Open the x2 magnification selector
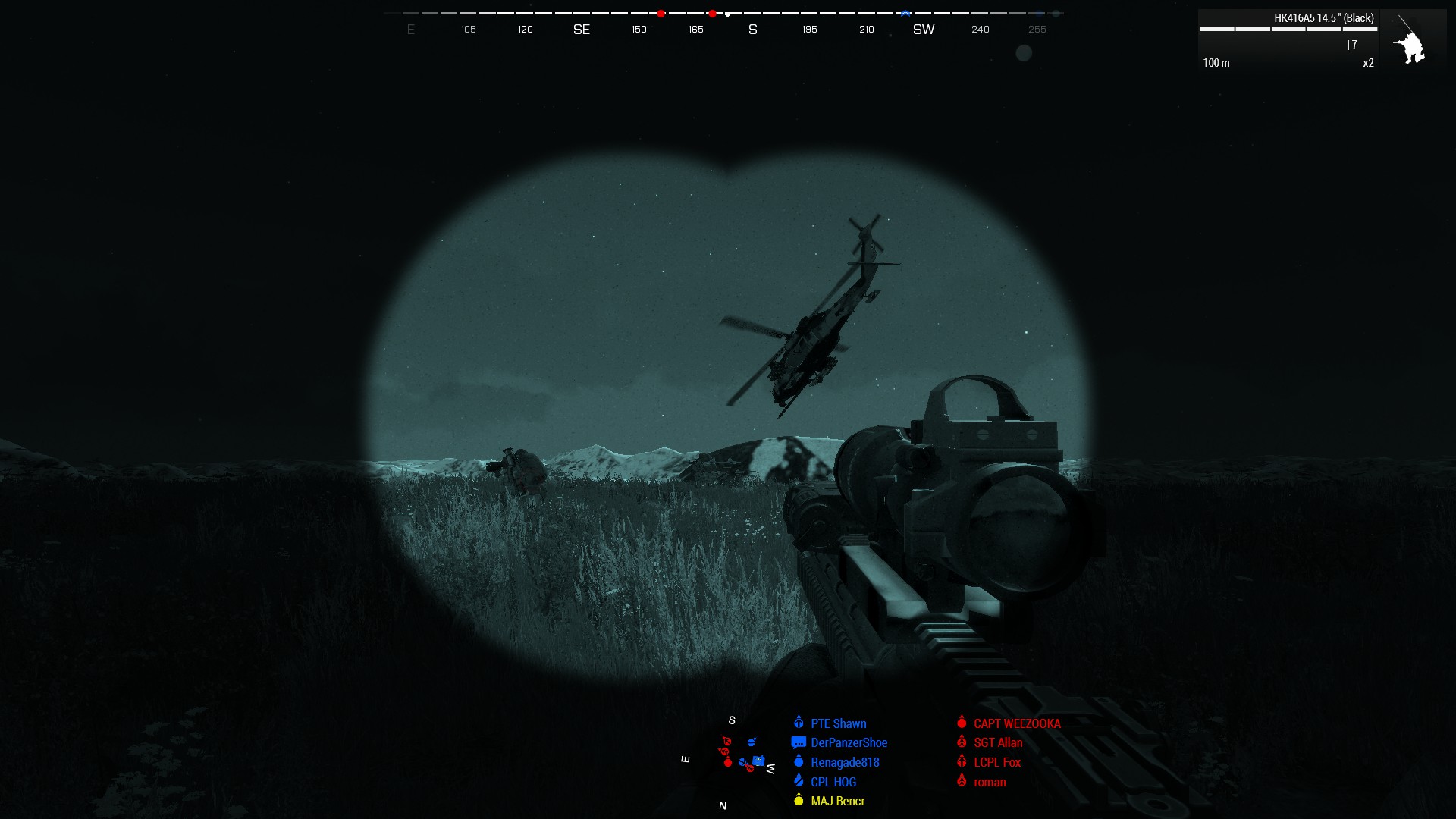Viewport: 1456px width, 819px height. point(1367,64)
